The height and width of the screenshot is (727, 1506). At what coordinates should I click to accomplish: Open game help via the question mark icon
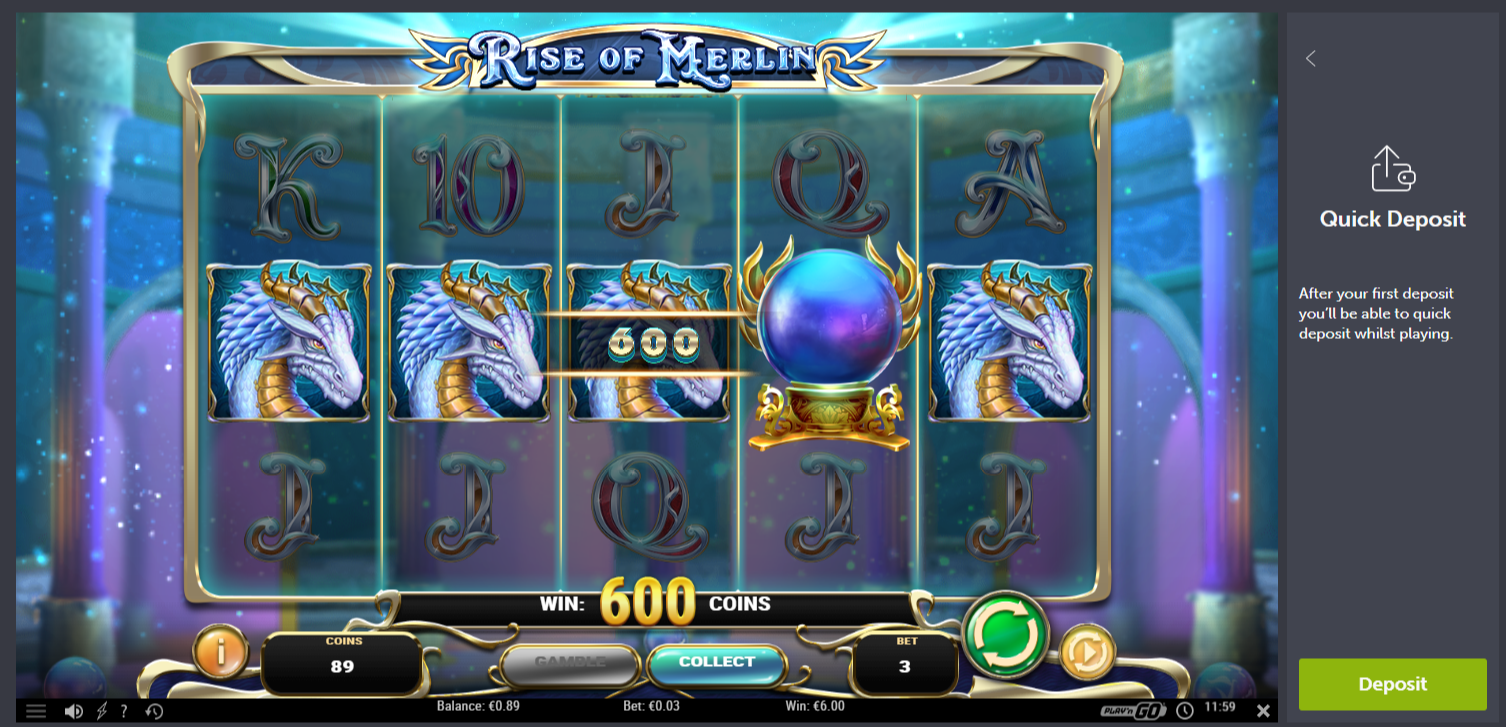tap(123, 710)
